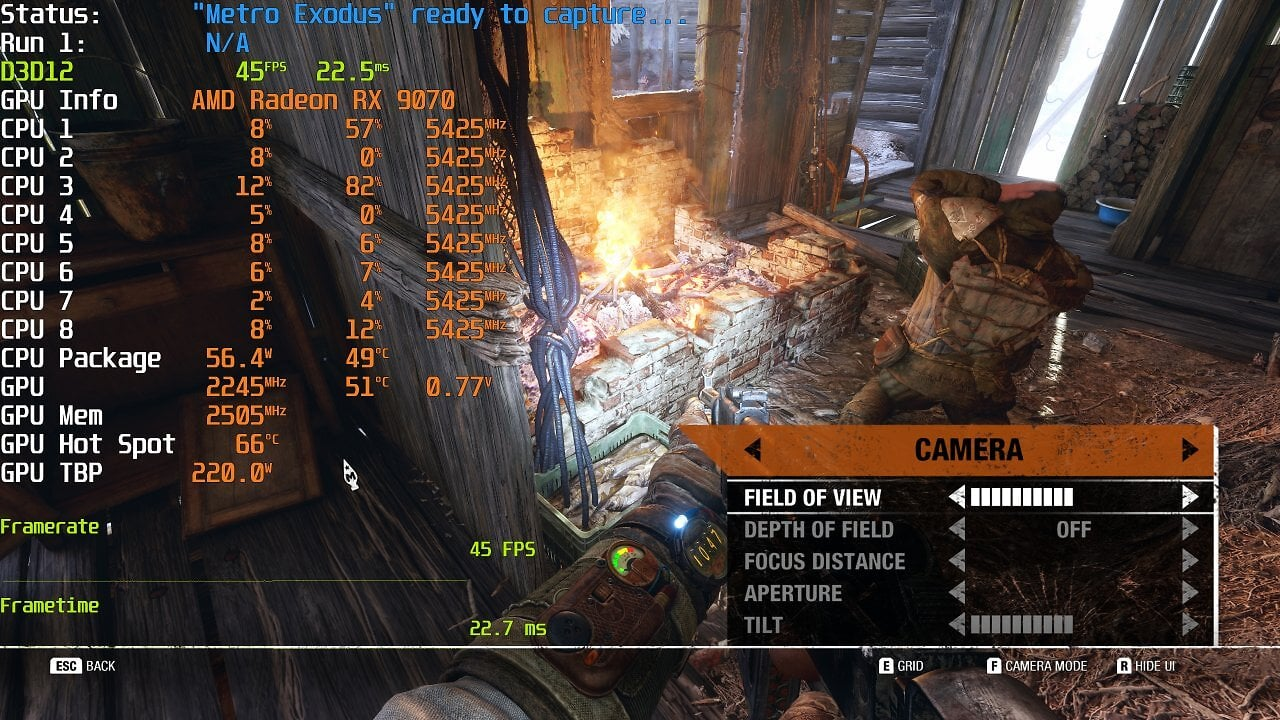Tilt the camera with the right arrow
Image resolution: width=1280 pixels, height=720 pixels.
[1189, 625]
